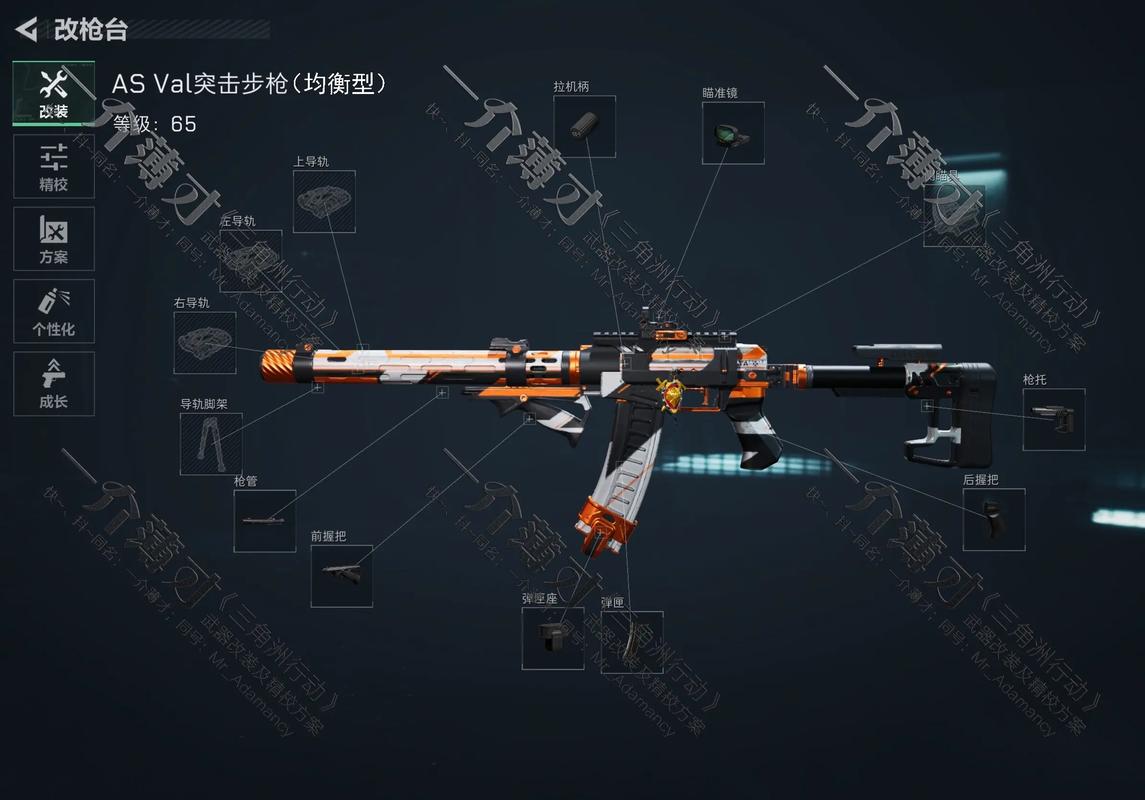Screen dimensions: 1145x800
Task: Choose the 枪托 stock slot
Action: [x=1053, y=419]
